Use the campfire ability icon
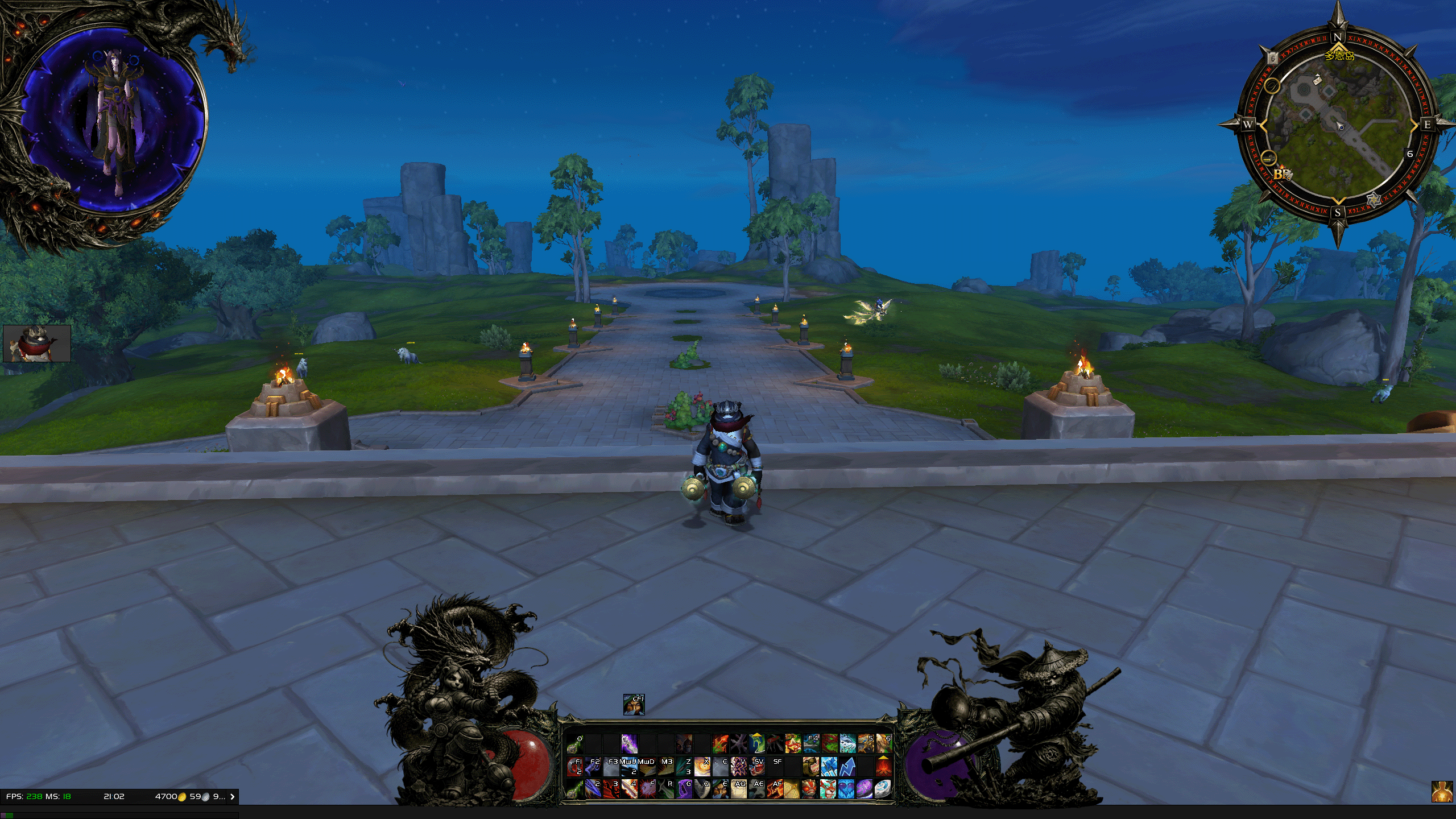Screen dimensions: 1456x819 883,767
